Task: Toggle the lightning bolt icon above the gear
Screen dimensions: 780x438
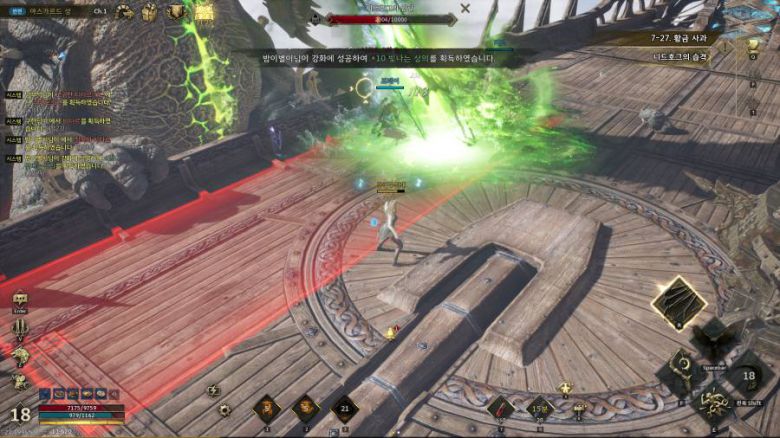Action: point(212,391)
